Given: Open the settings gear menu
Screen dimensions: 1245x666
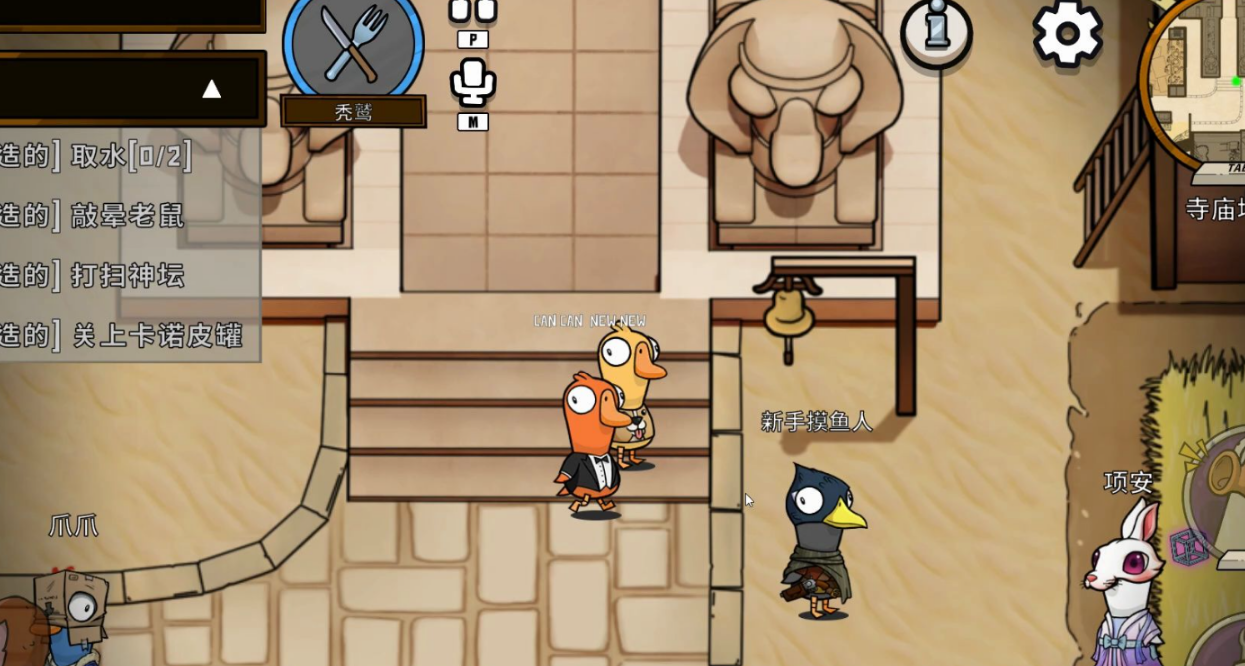Looking at the screenshot, I should pos(1067,33).
